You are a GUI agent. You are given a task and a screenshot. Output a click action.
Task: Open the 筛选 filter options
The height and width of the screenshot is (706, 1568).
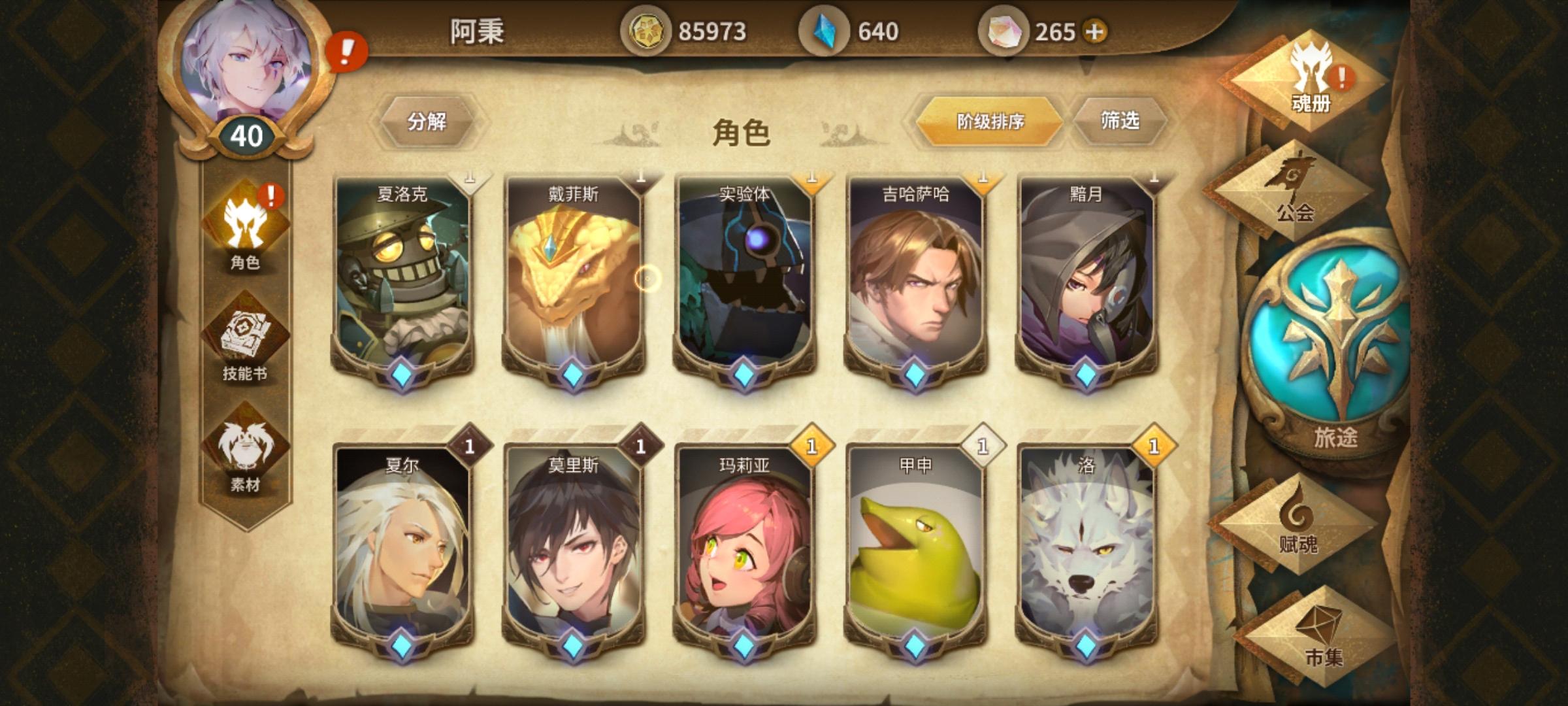[1121, 120]
